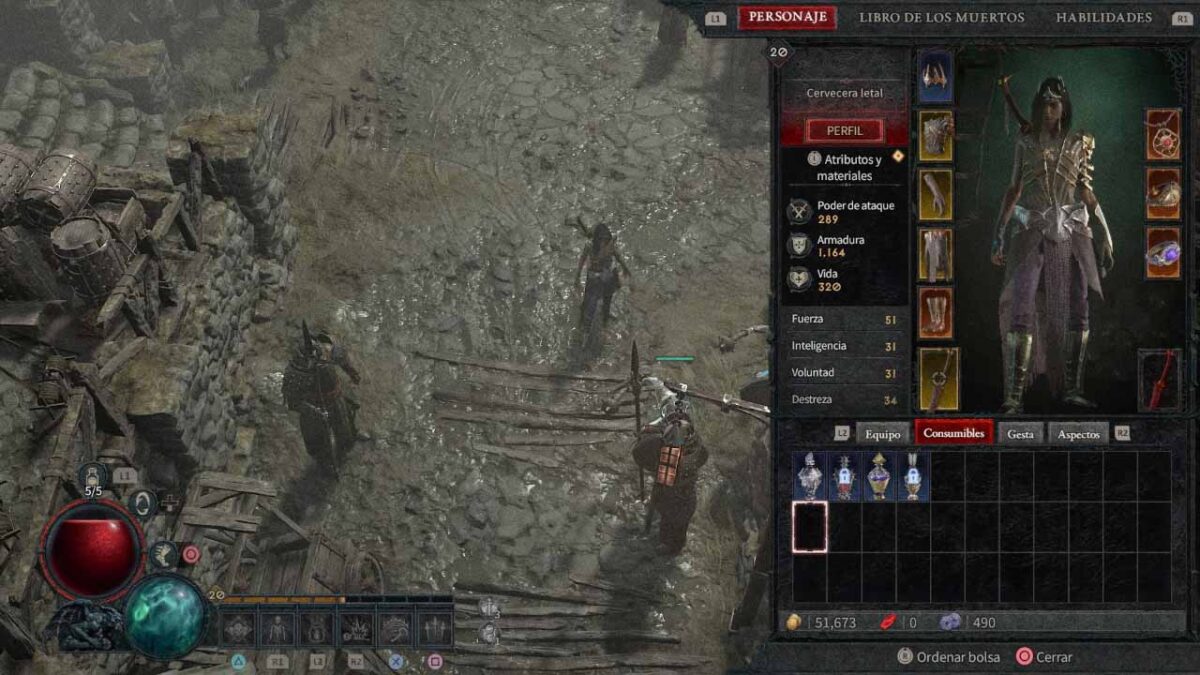1200x675 pixels.
Task: Switch to the Personaje tab
Action: [x=787, y=18]
